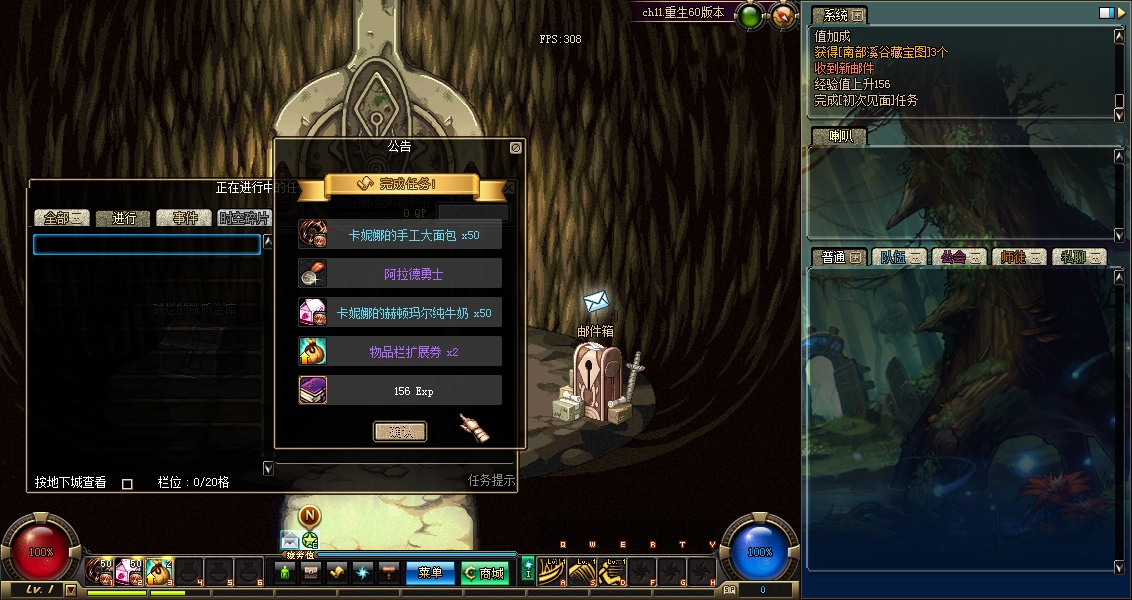Open the 进行 quest tab
The height and width of the screenshot is (600, 1132).
click(124, 218)
